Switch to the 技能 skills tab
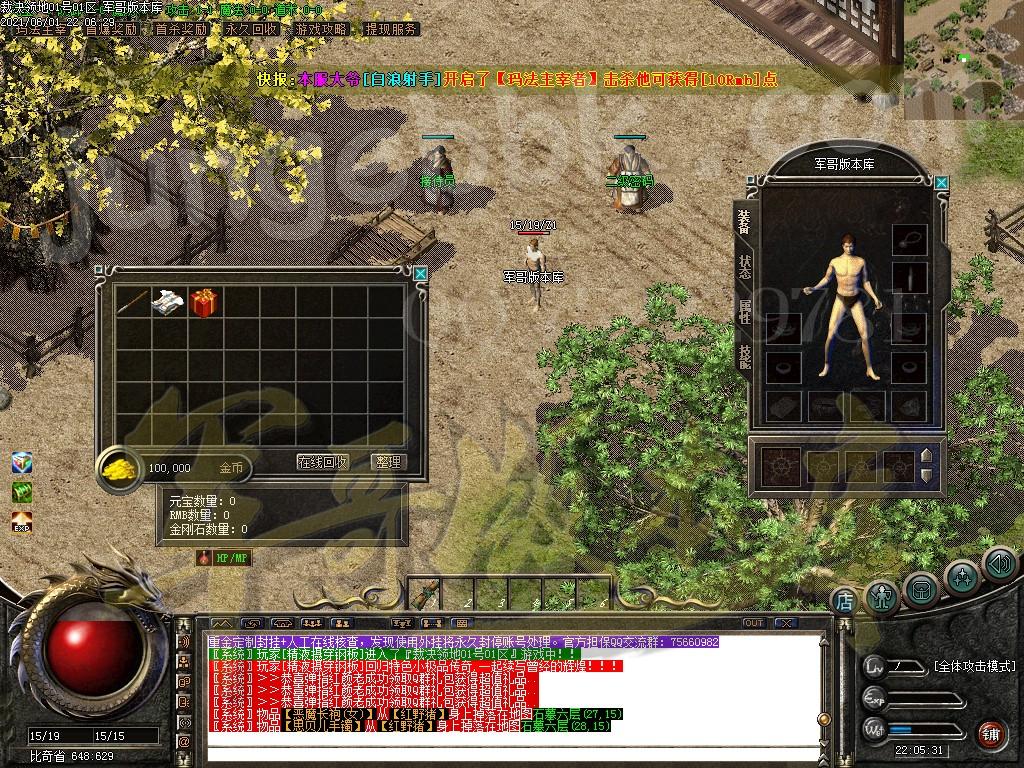The height and width of the screenshot is (768, 1024). (x=744, y=357)
